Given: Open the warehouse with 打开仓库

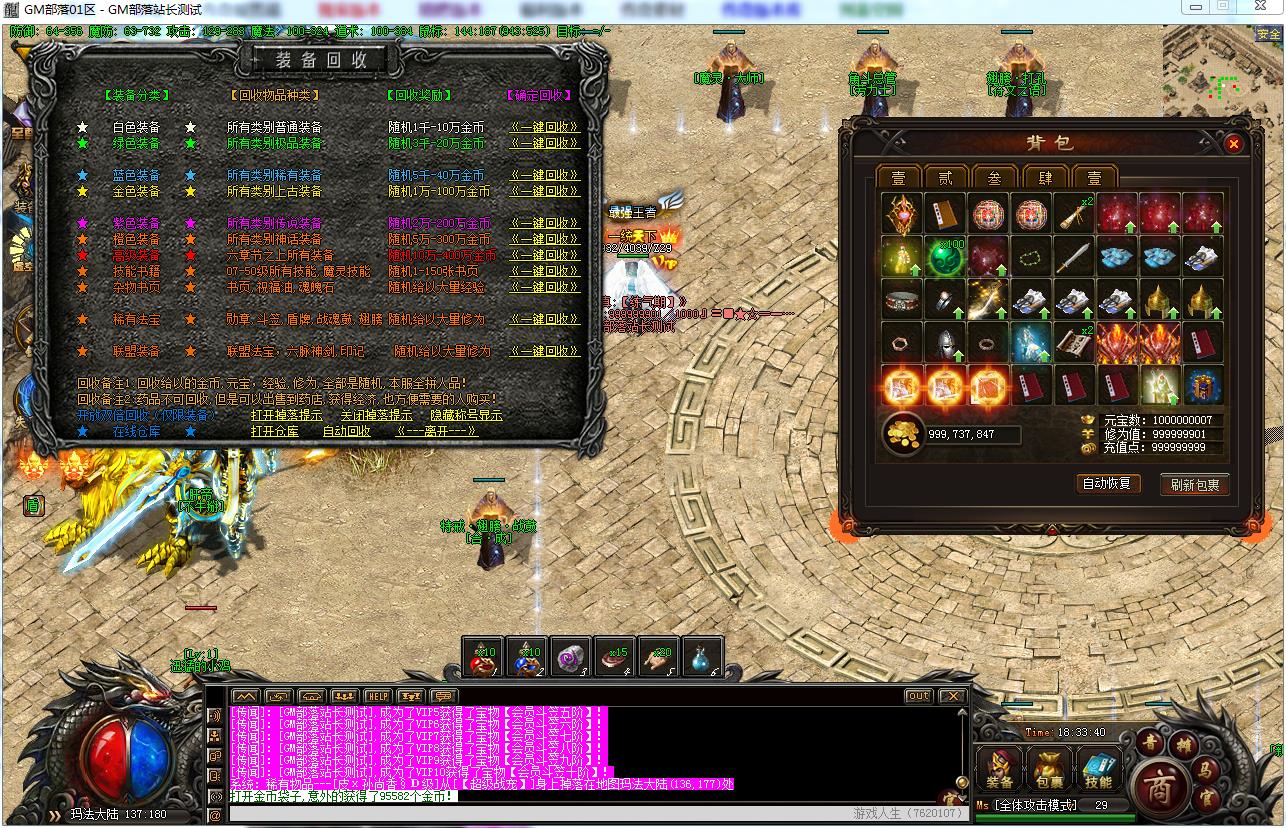Looking at the screenshot, I should pyautogui.click(x=275, y=431).
